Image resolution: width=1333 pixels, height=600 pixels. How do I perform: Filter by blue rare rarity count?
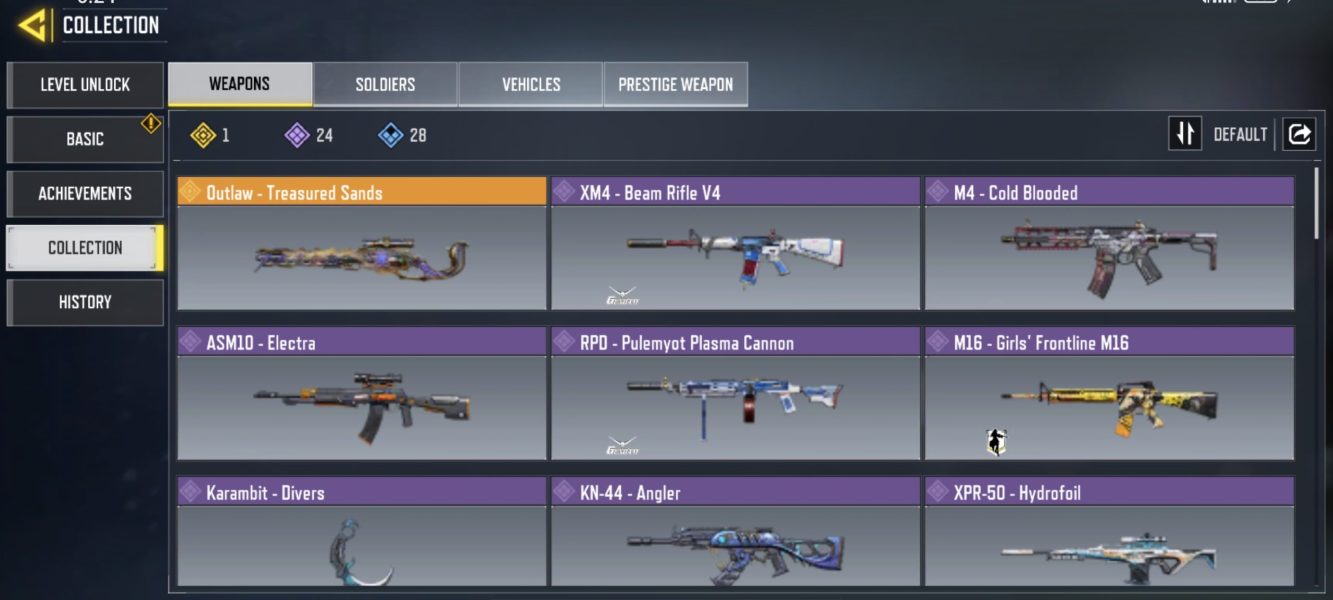pos(391,135)
